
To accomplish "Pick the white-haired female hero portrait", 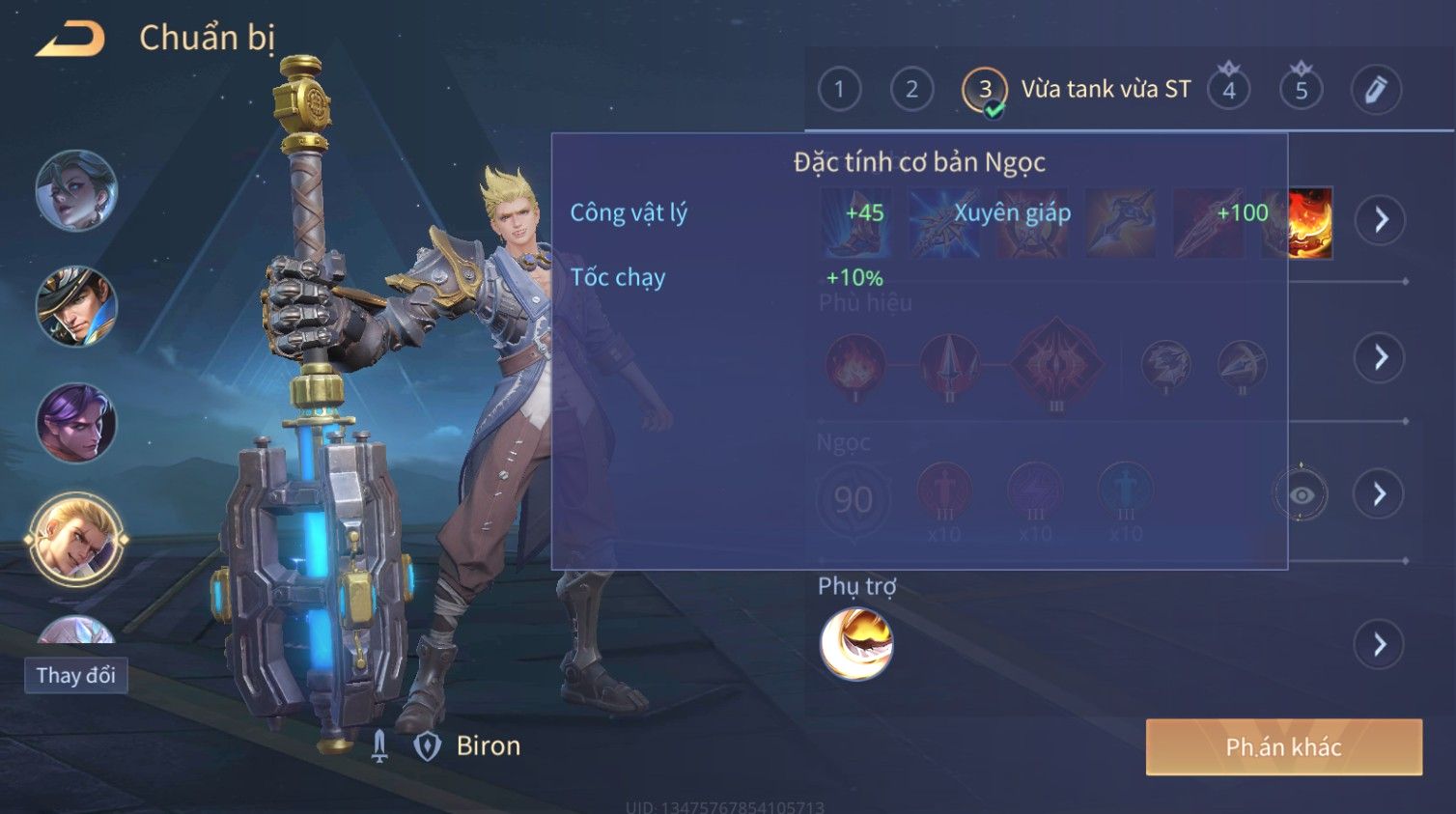I will click(x=76, y=190).
